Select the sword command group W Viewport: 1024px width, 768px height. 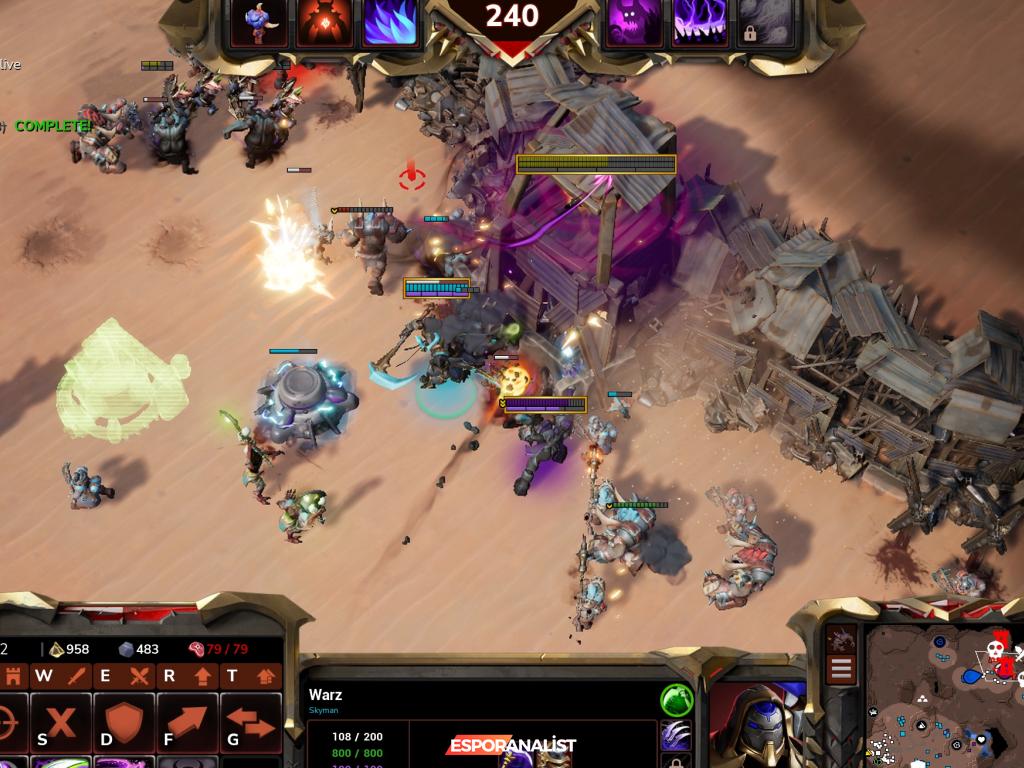click(61, 676)
